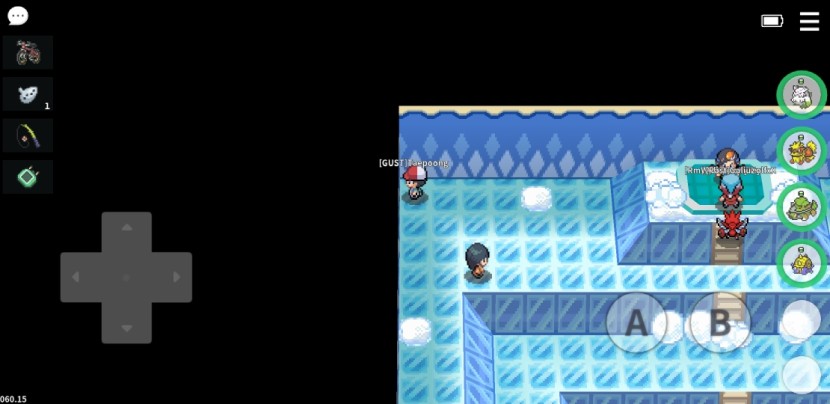Select the ocarina item slot
Screen dimensions: 830x404
(28, 94)
